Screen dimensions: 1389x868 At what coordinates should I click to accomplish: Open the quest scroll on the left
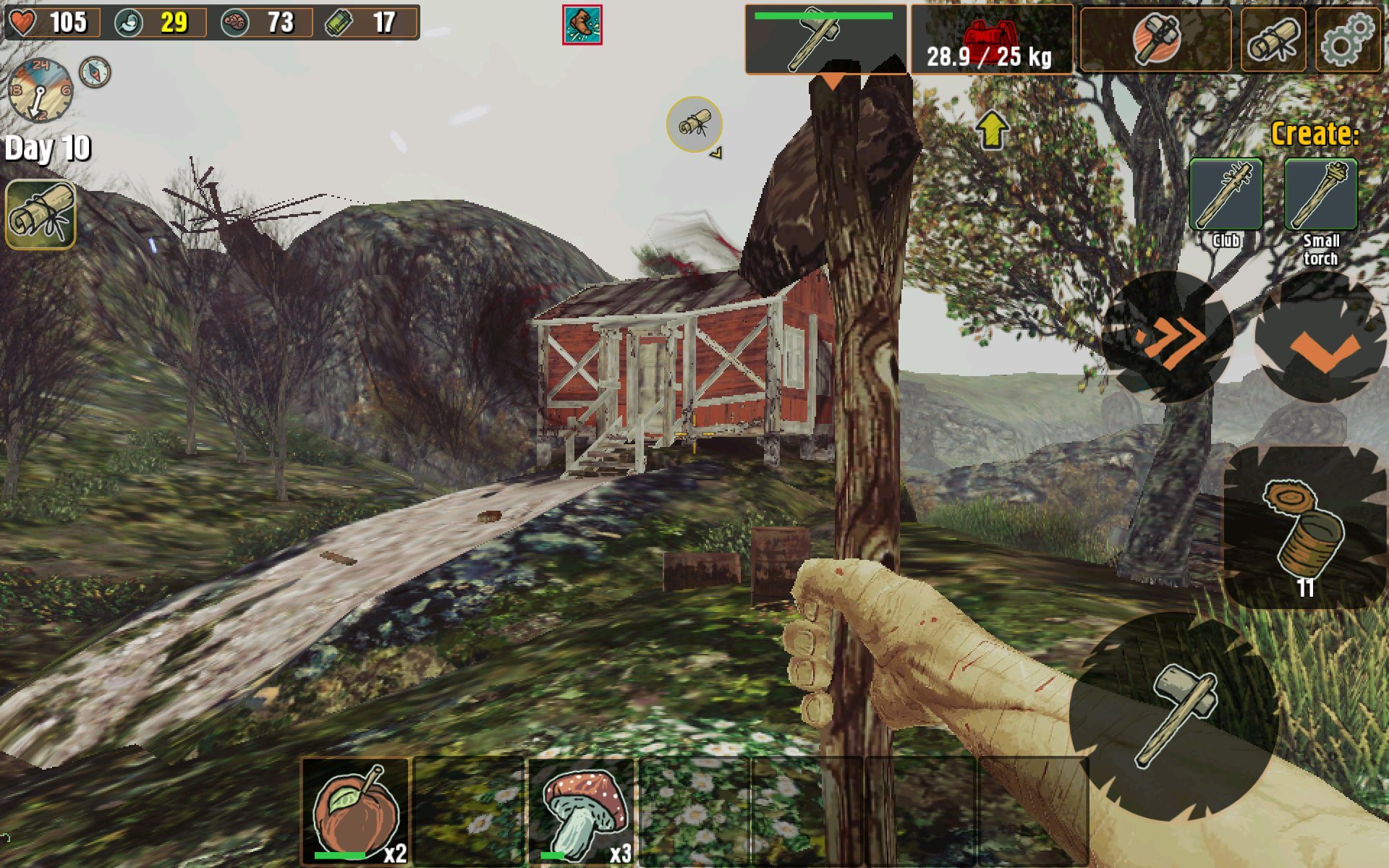pos(41,214)
